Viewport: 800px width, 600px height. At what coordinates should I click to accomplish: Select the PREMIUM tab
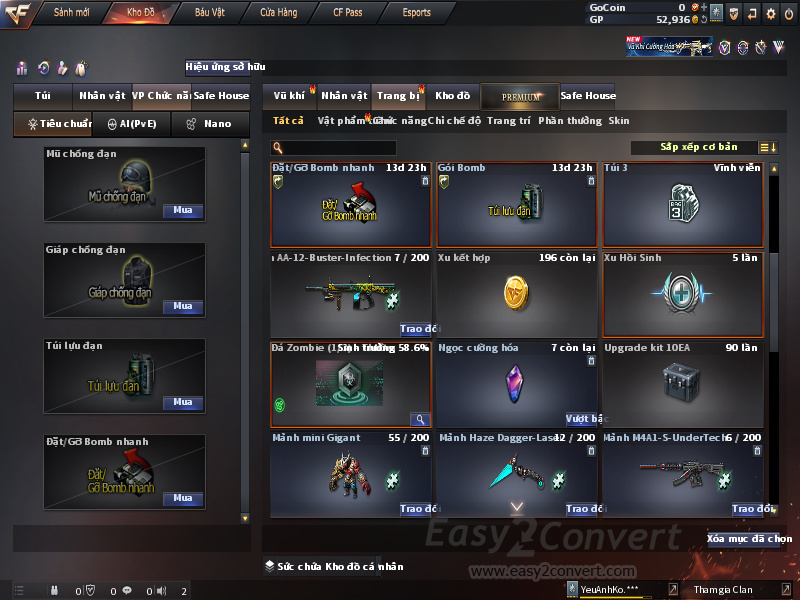click(x=520, y=96)
